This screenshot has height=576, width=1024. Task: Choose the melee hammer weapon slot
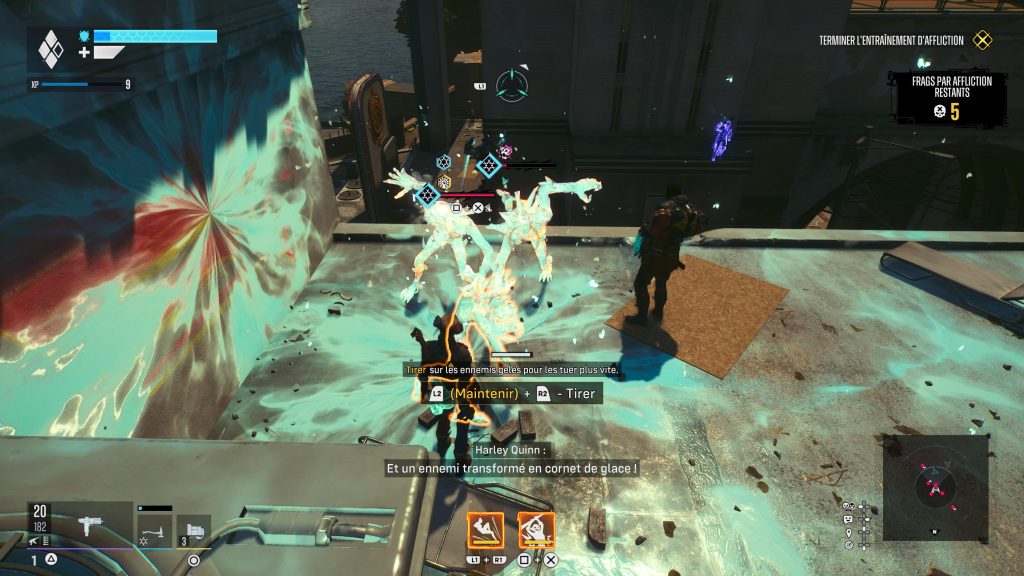click(154, 528)
